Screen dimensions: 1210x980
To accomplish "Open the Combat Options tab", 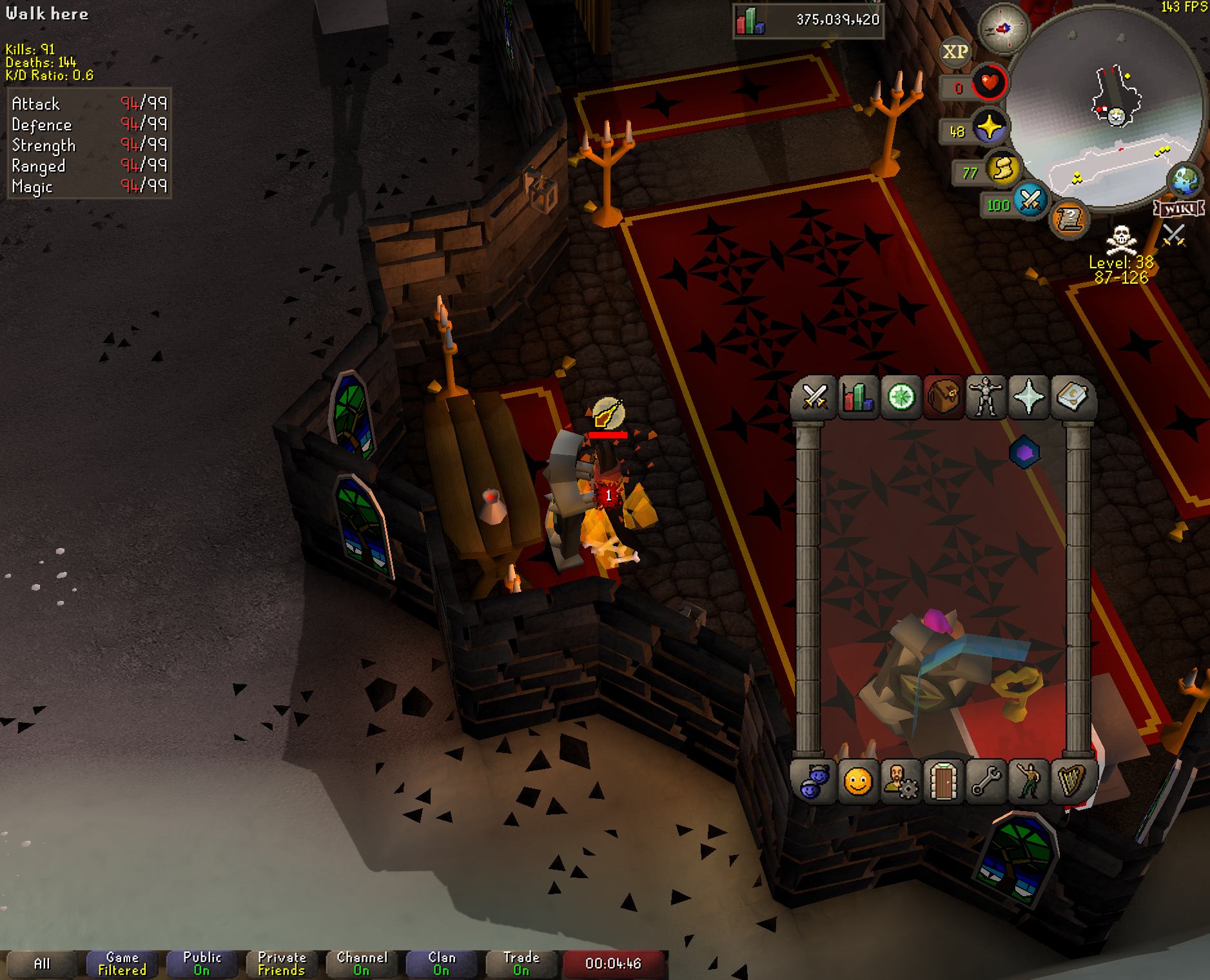I will (814, 397).
